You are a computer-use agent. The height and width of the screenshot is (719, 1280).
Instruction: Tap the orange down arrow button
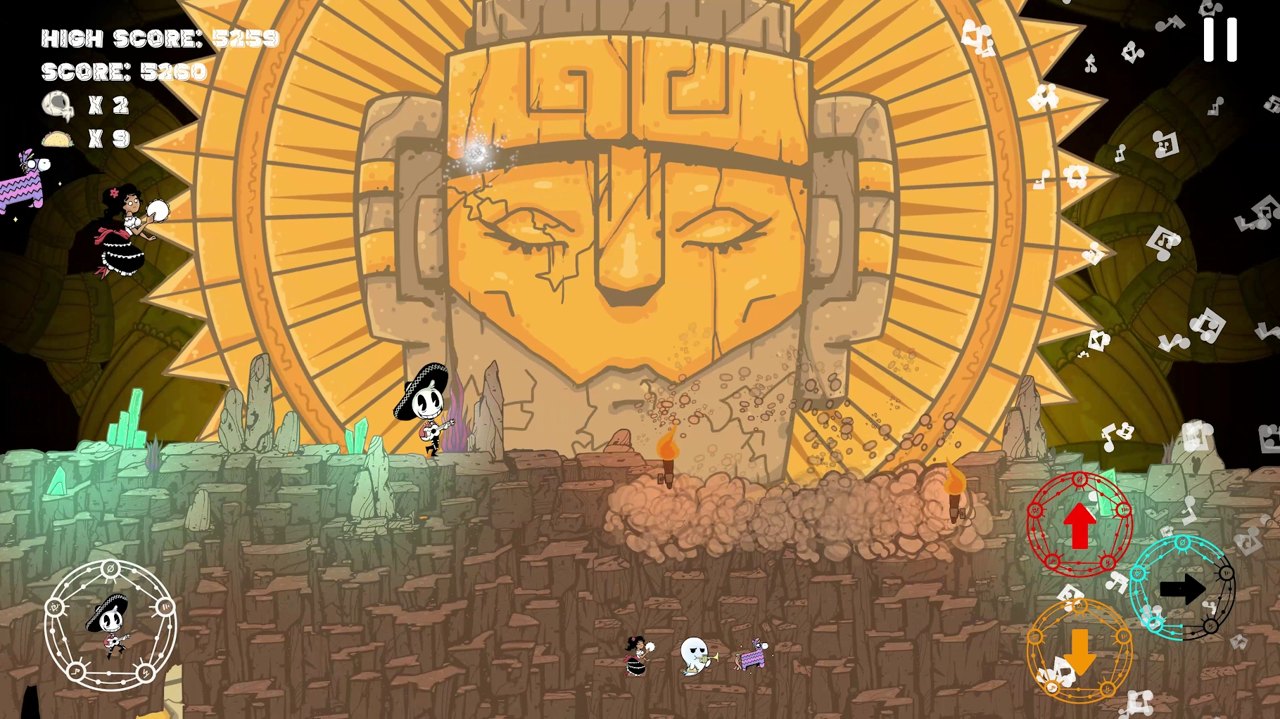tap(1080, 652)
